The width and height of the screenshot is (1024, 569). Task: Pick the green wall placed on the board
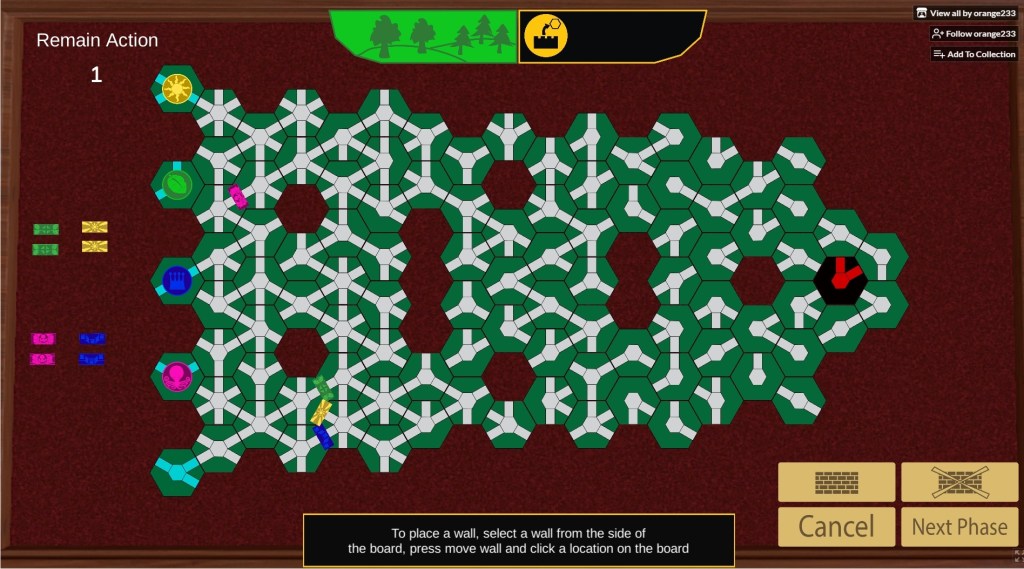323,388
